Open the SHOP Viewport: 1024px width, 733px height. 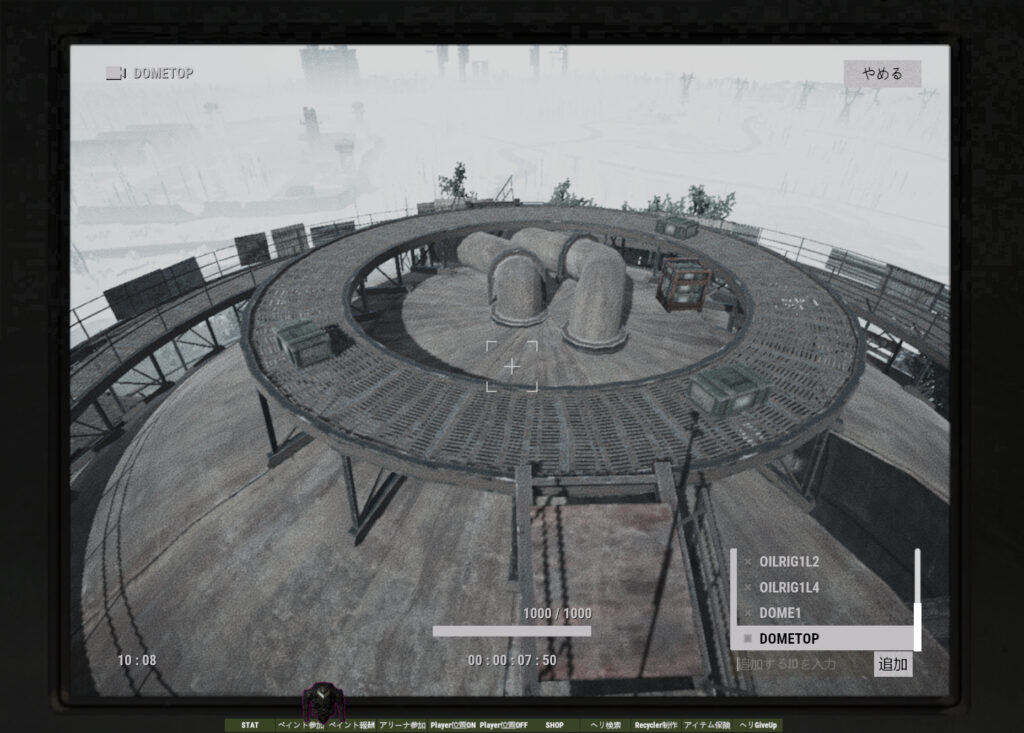coord(555,725)
